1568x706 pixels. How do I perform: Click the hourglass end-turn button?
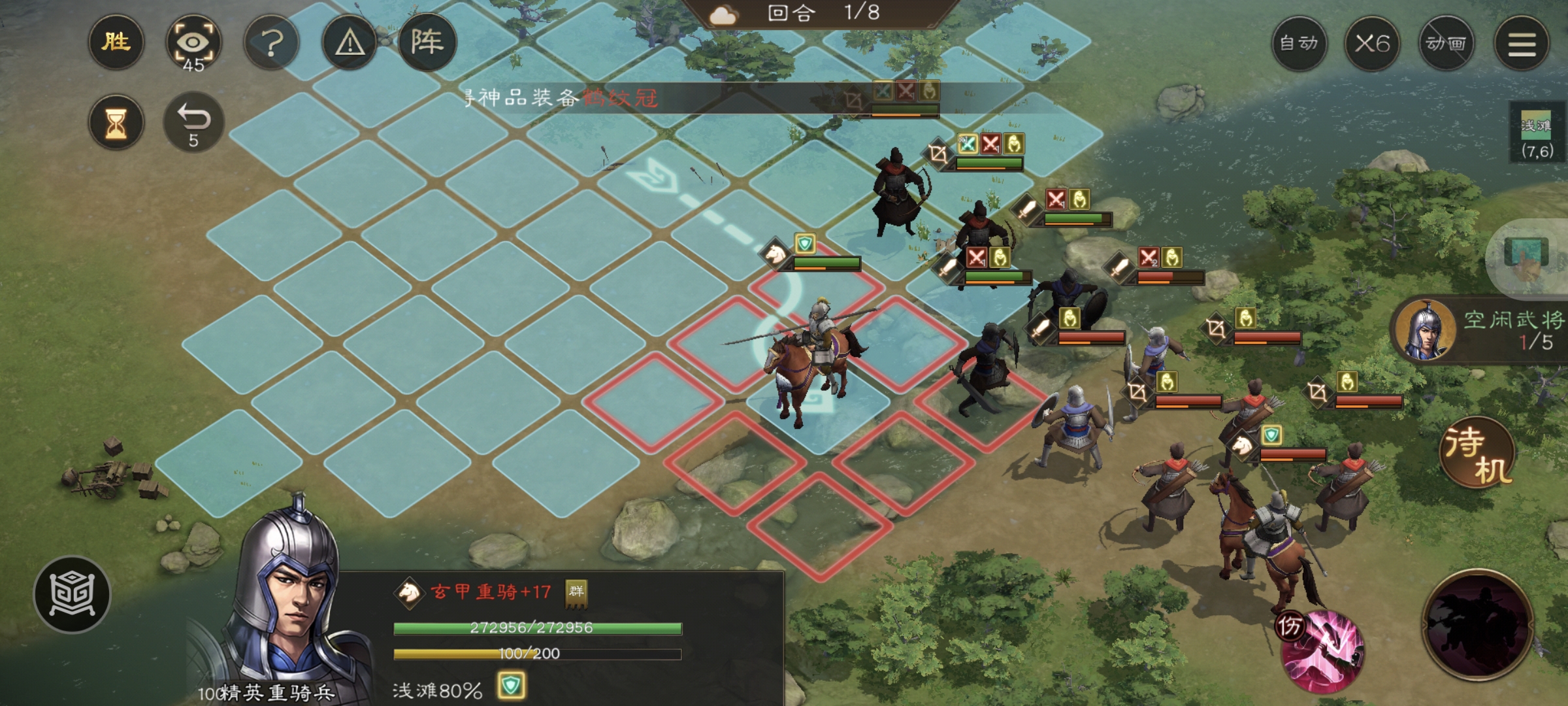(116, 123)
